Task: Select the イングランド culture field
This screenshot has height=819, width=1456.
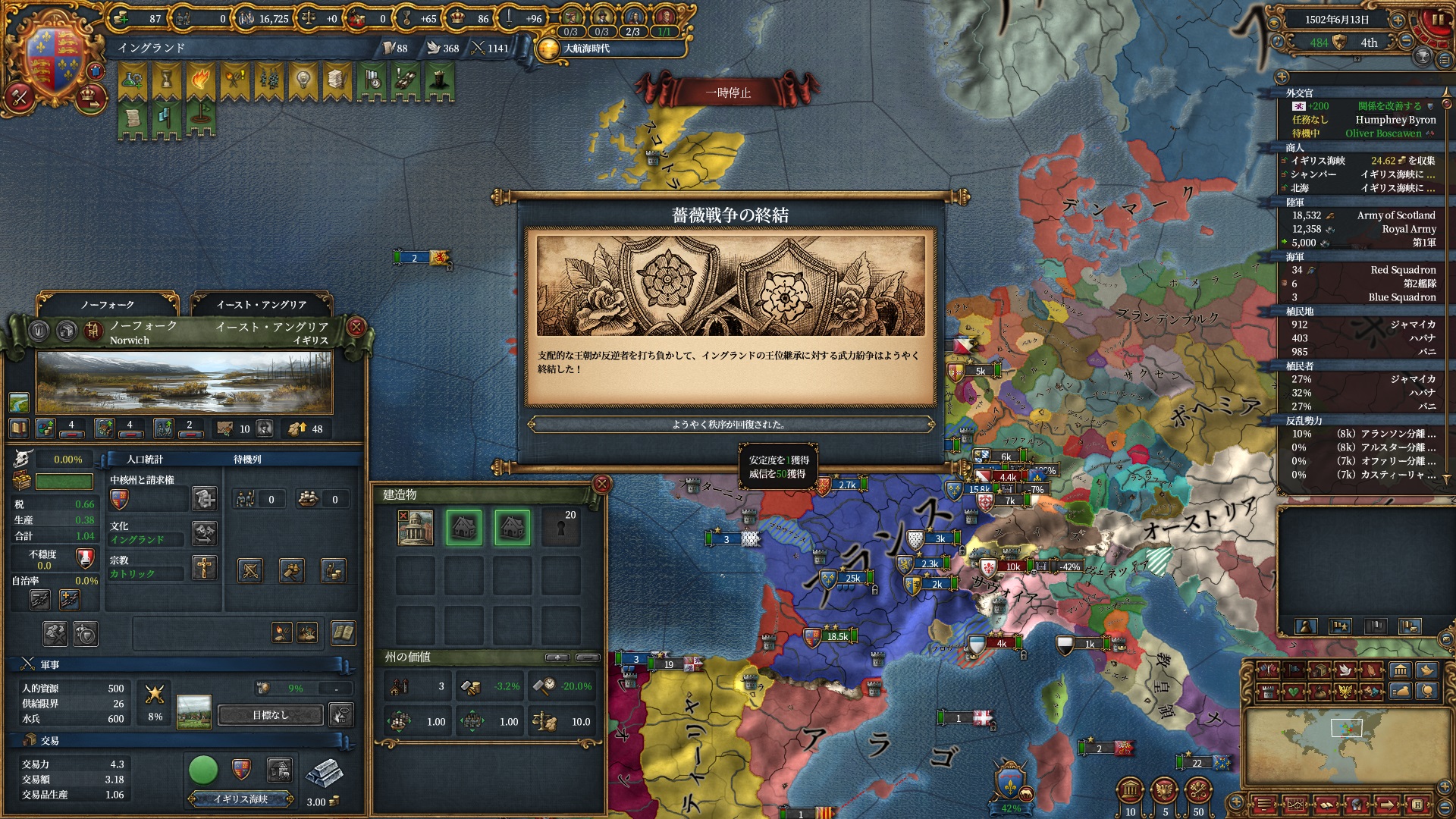Action: 146,540
